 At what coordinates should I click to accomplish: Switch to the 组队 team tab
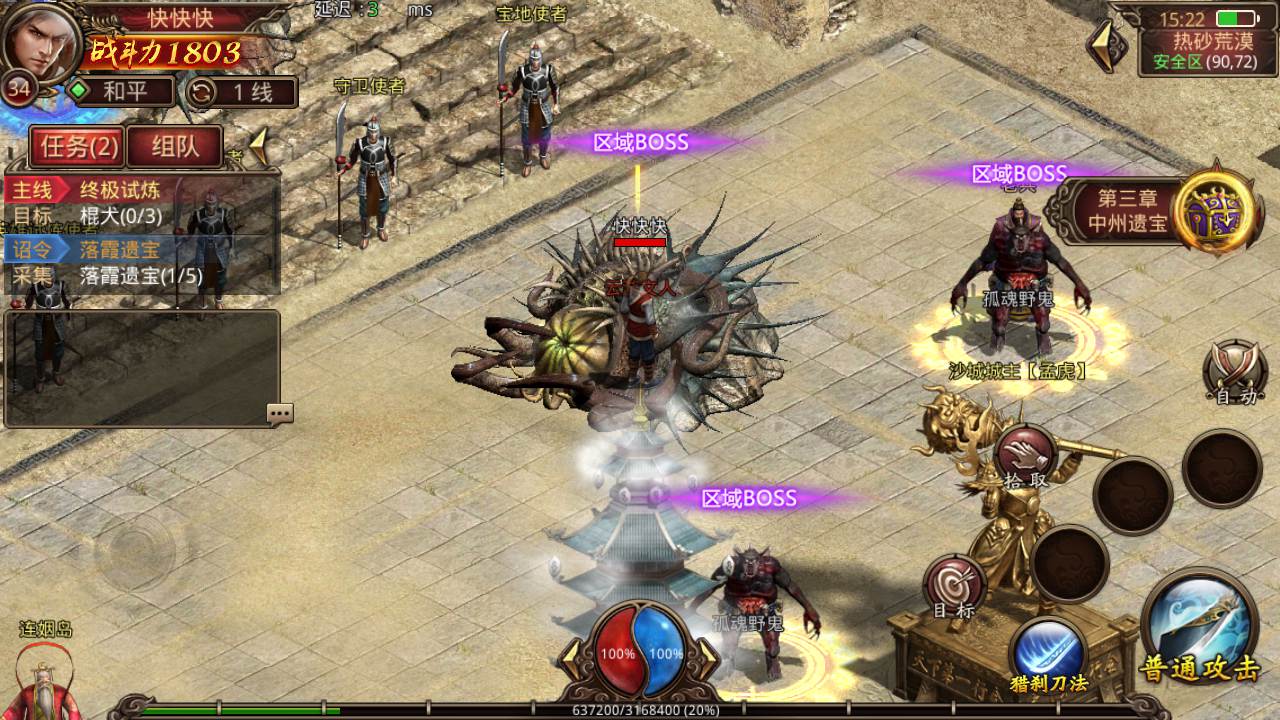pyautogui.click(x=174, y=148)
